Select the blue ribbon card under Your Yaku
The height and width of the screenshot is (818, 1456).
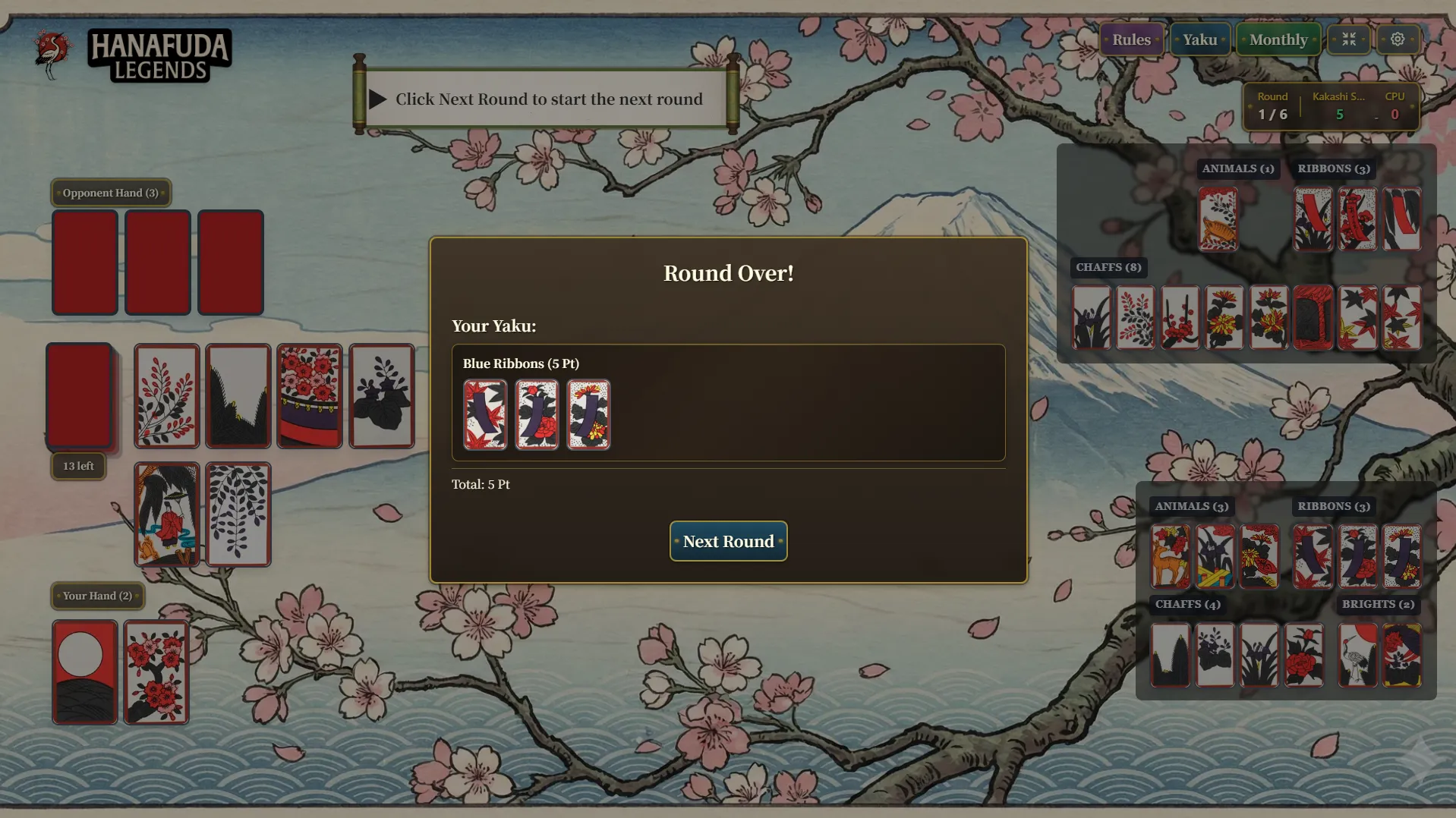[486, 415]
